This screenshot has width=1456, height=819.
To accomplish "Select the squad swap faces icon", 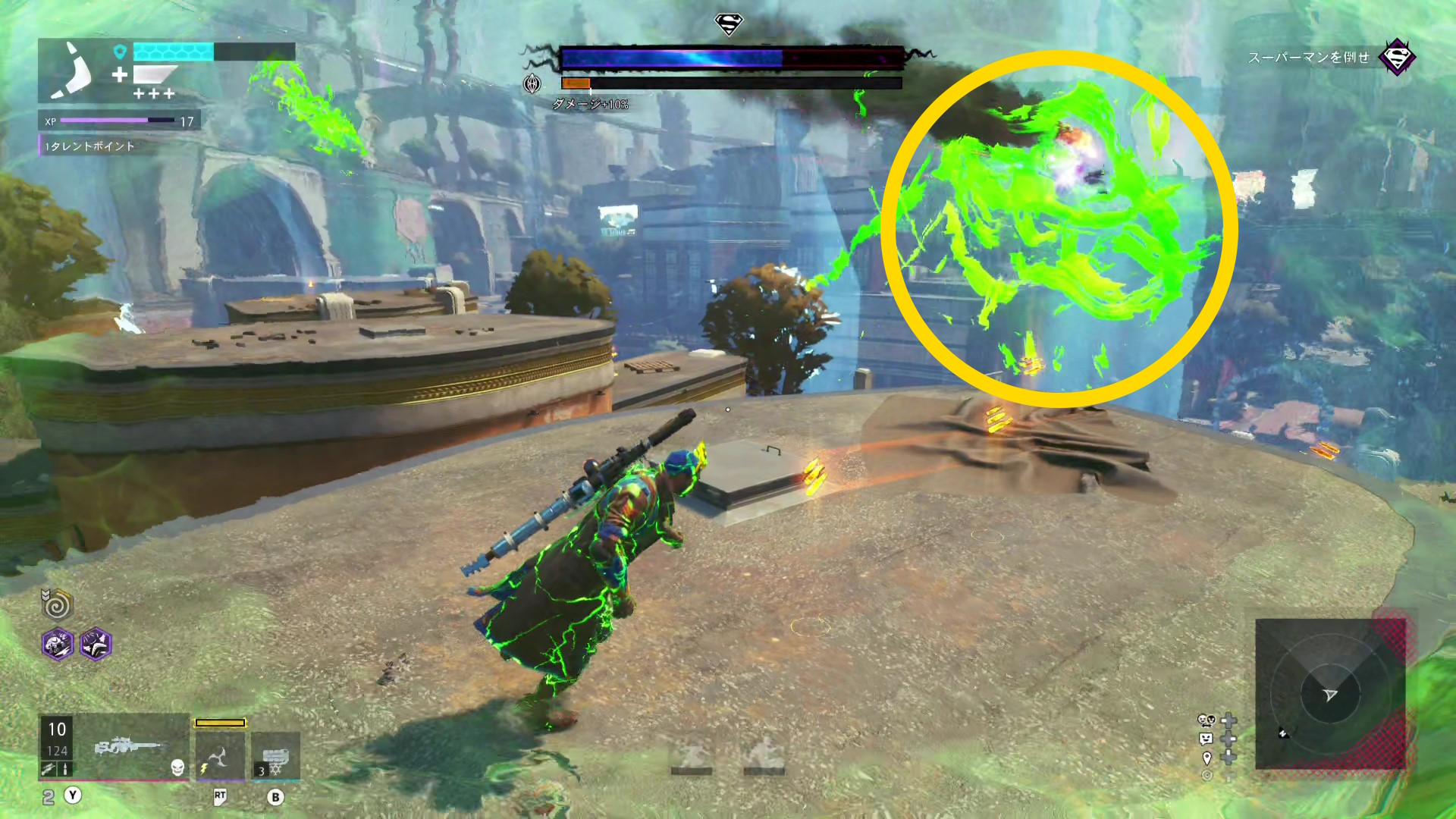I will tap(1207, 720).
